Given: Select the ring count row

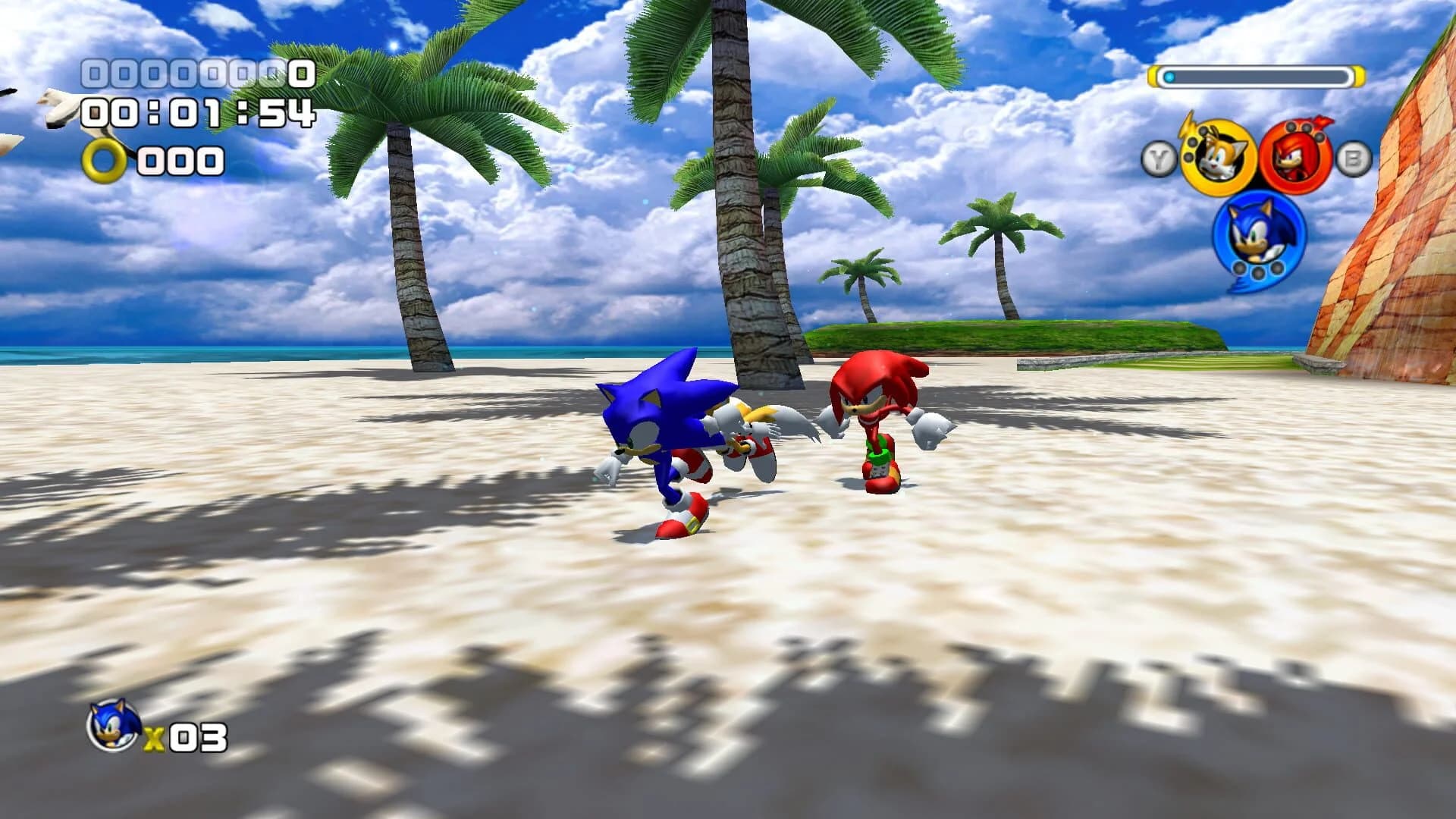Looking at the screenshot, I should tap(174, 161).
